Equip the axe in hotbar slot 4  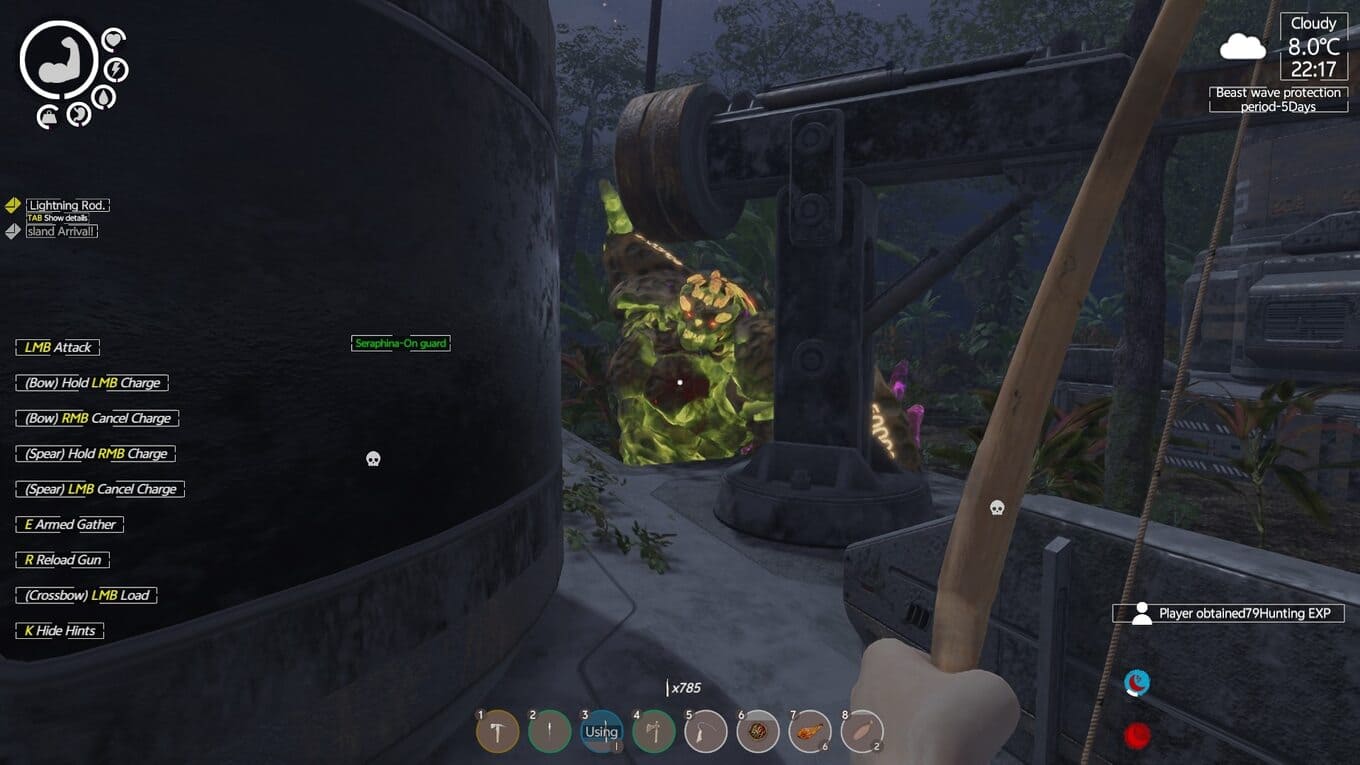click(653, 732)
